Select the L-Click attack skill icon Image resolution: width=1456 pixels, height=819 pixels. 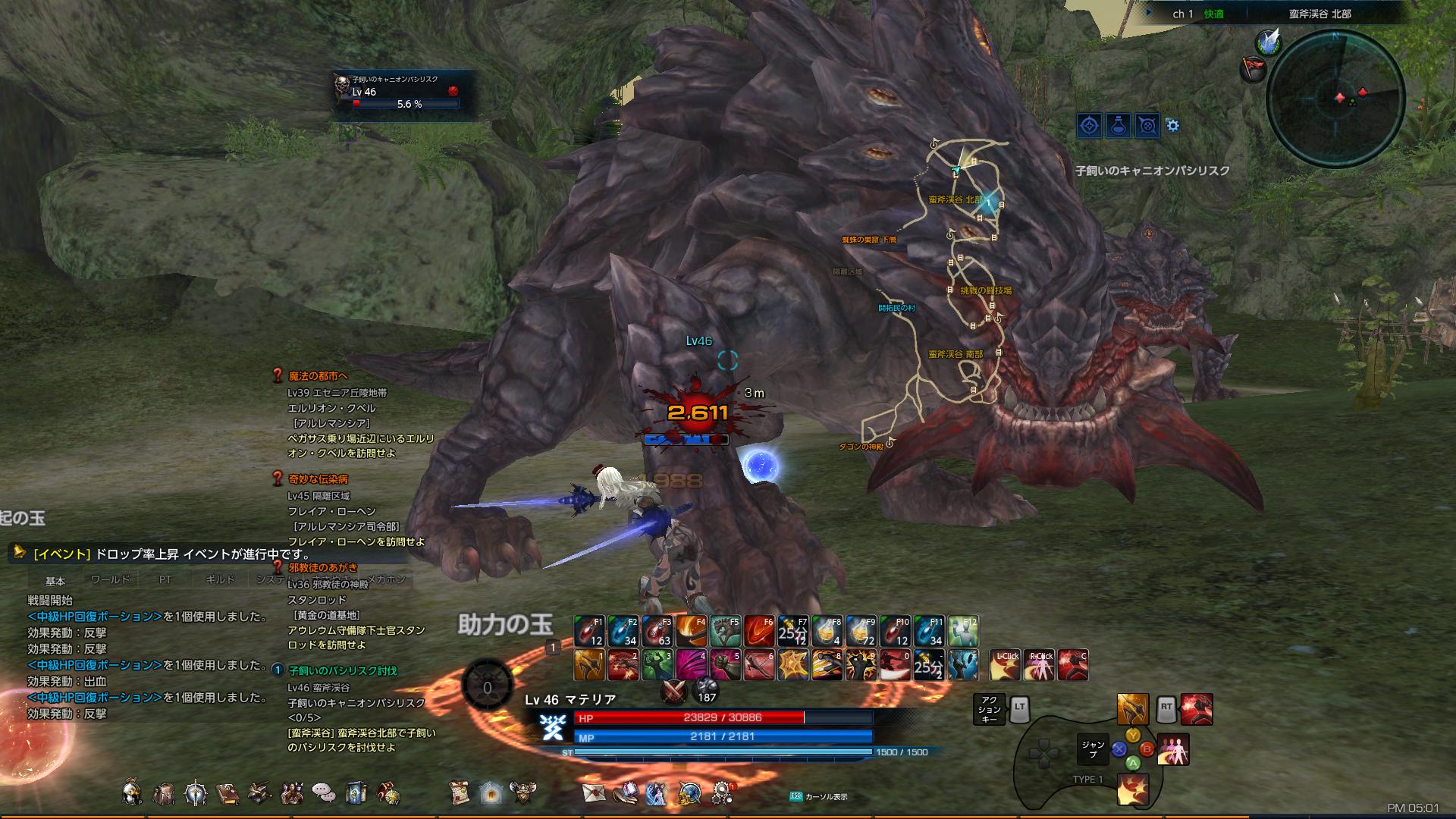pyautogui.click(x=1005, y=665)
